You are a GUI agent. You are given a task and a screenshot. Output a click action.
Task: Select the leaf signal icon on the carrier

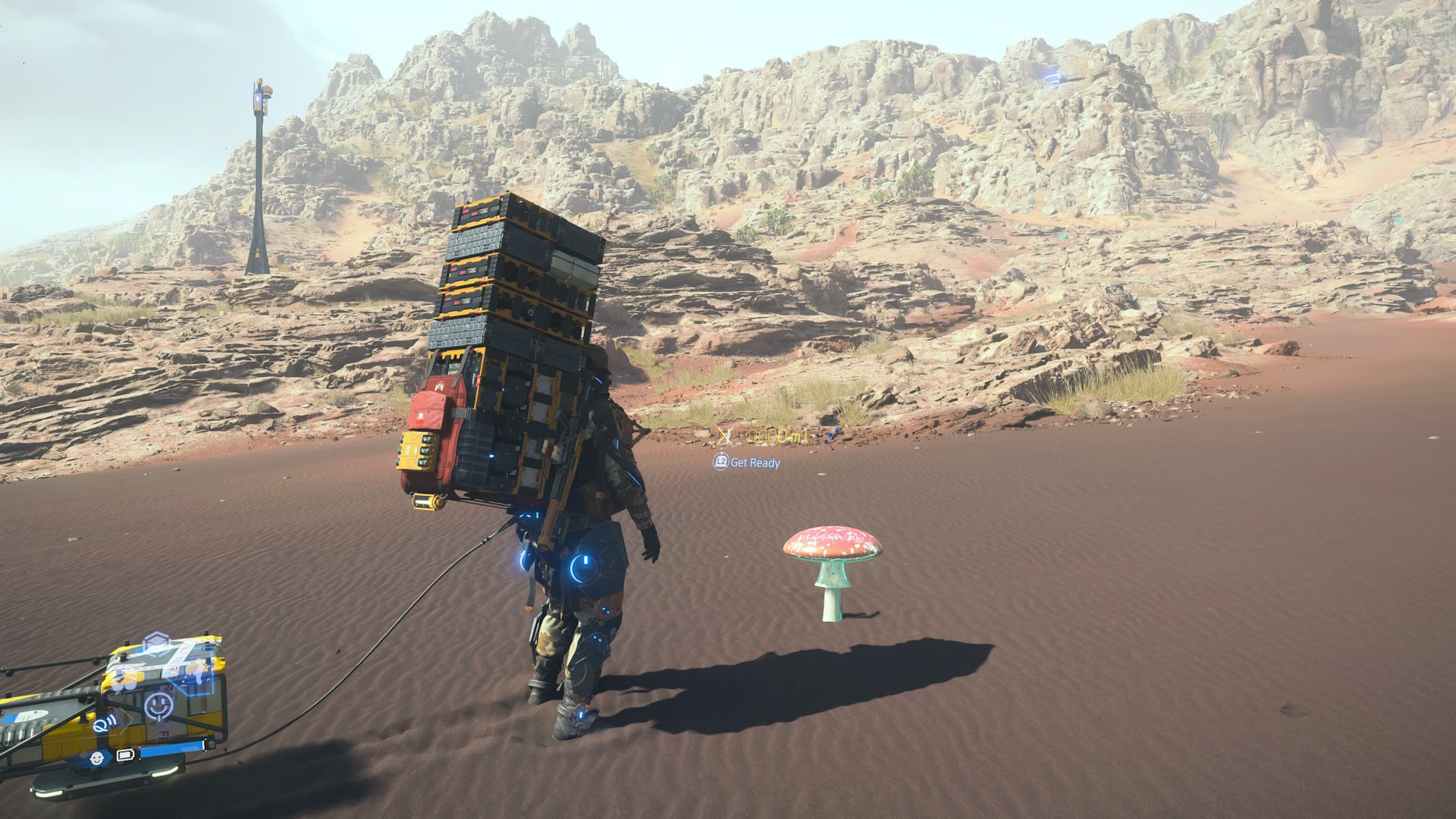[x=106, y=723]
